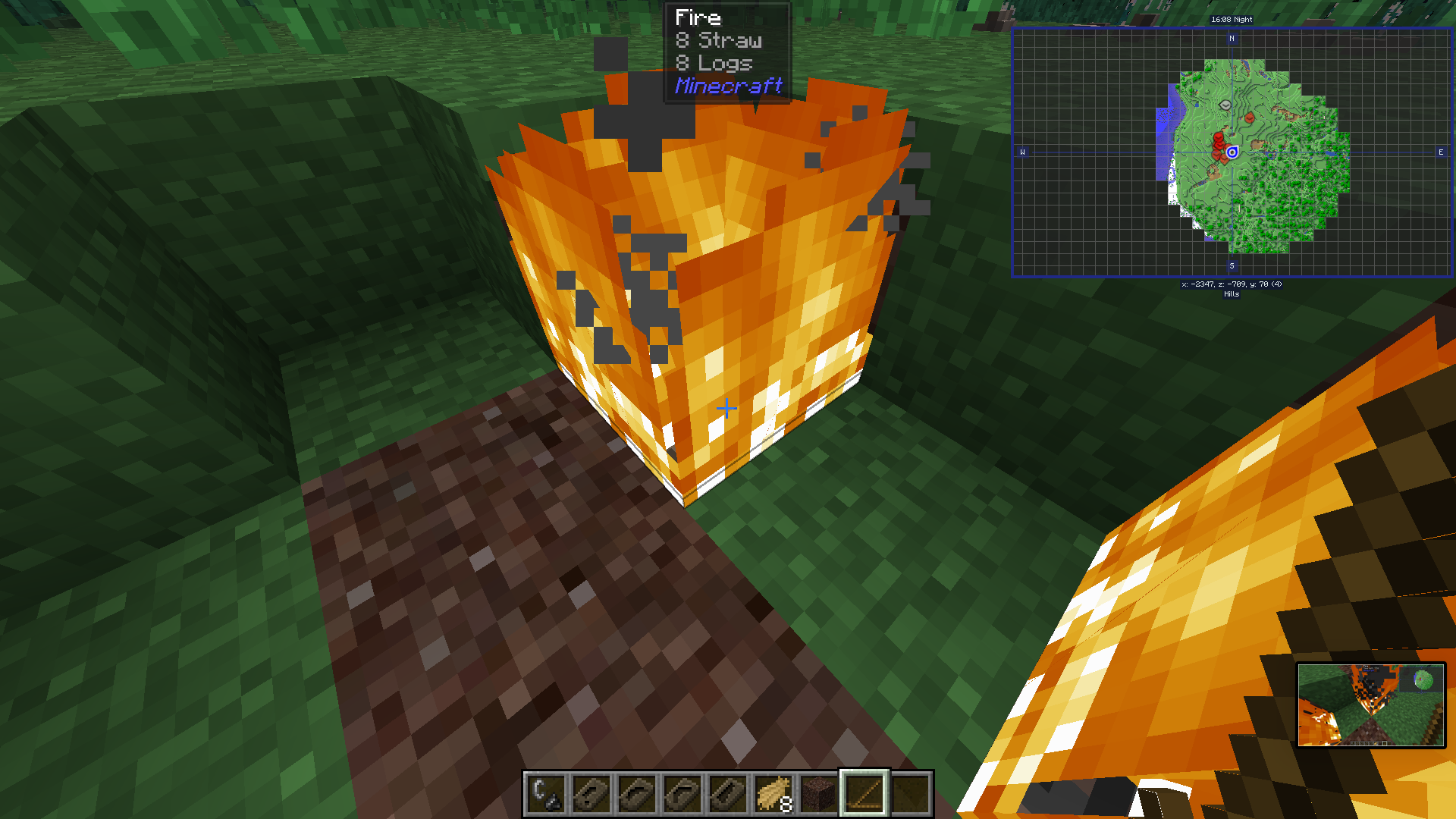Screen dimensions: 1456x819
Task: Select the bow in the highlighted hotbar slot
Action: (864, 796)
